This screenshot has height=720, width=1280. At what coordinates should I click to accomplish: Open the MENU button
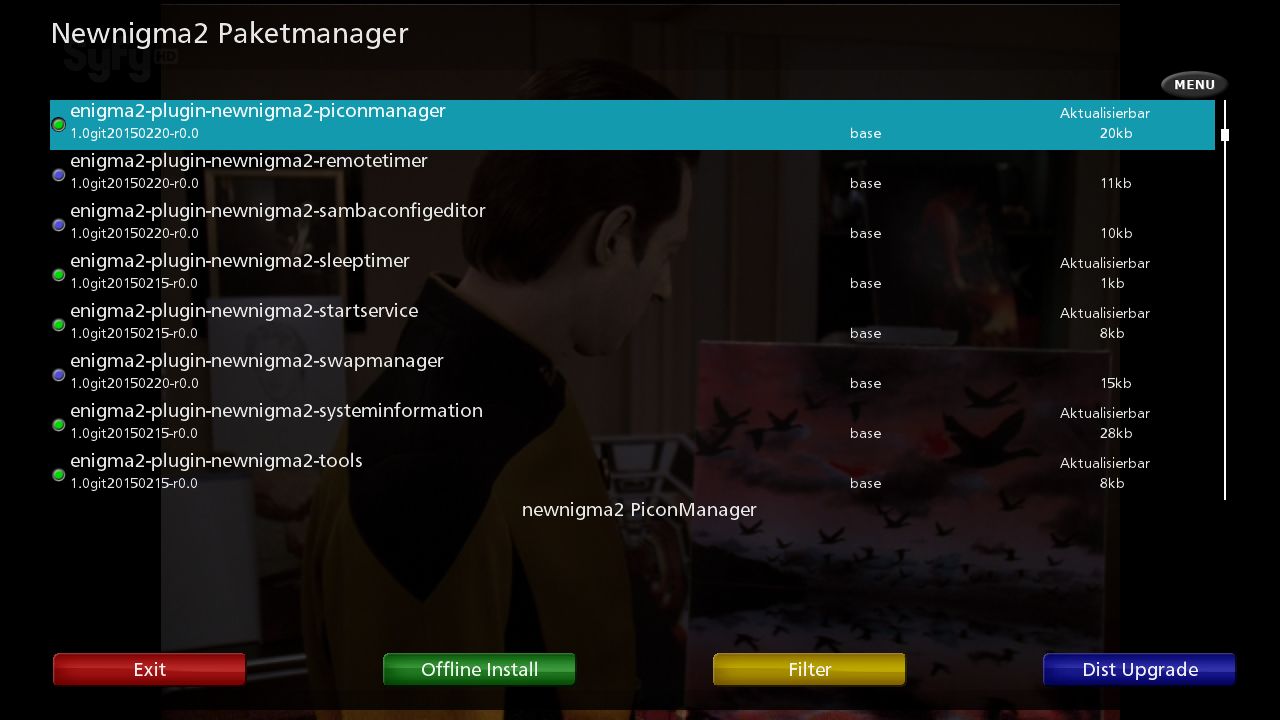tap(1194, 84)
